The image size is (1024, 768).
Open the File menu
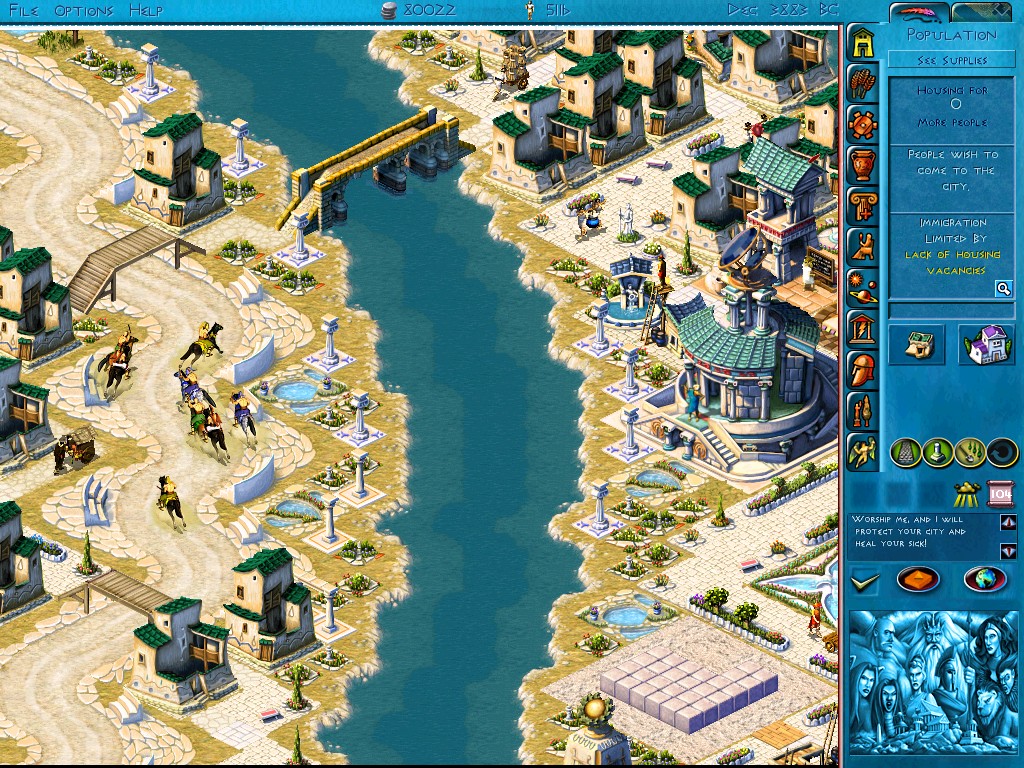click(22, 10)
